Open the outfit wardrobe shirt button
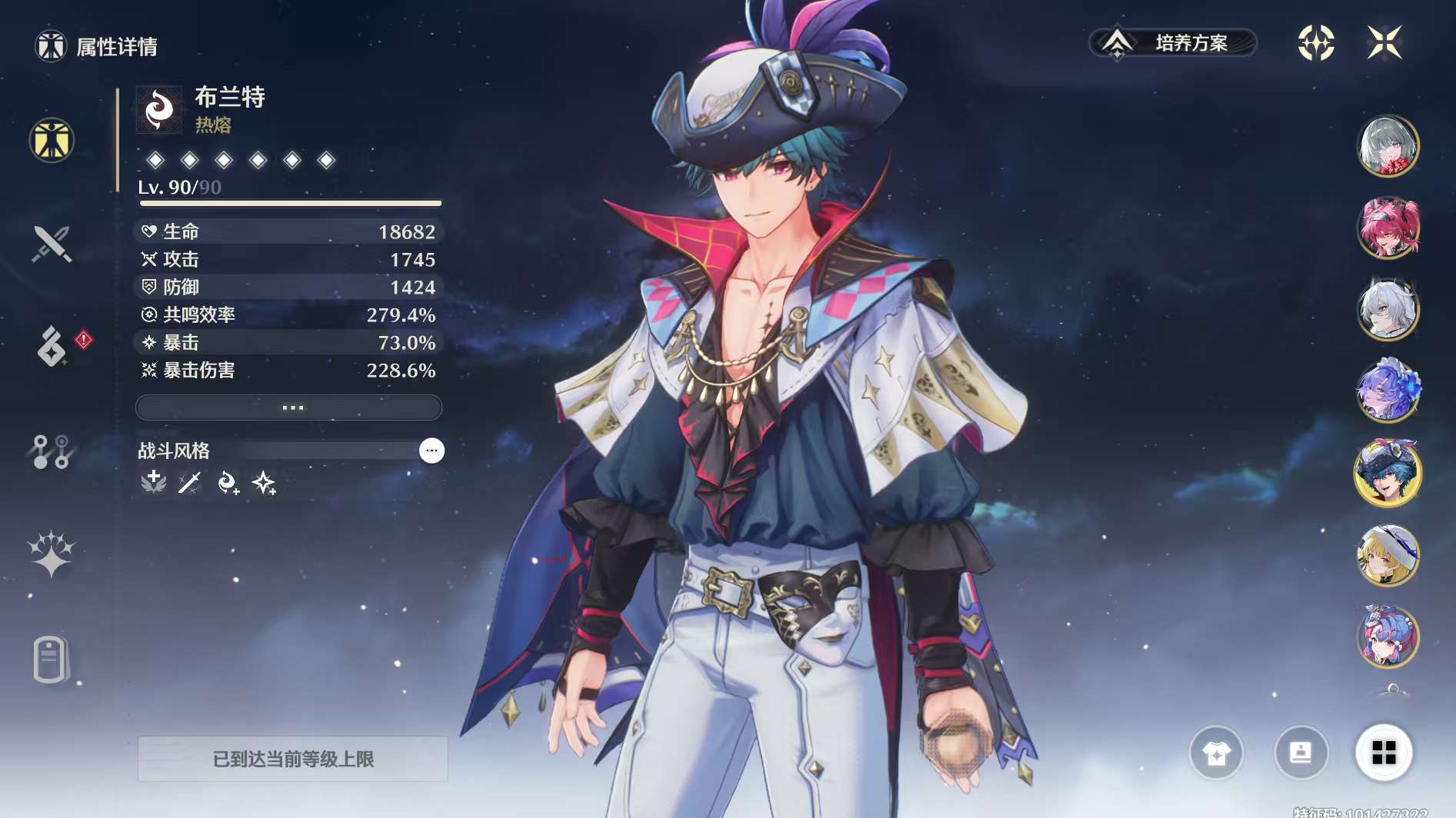 (x=1216, y=753)
